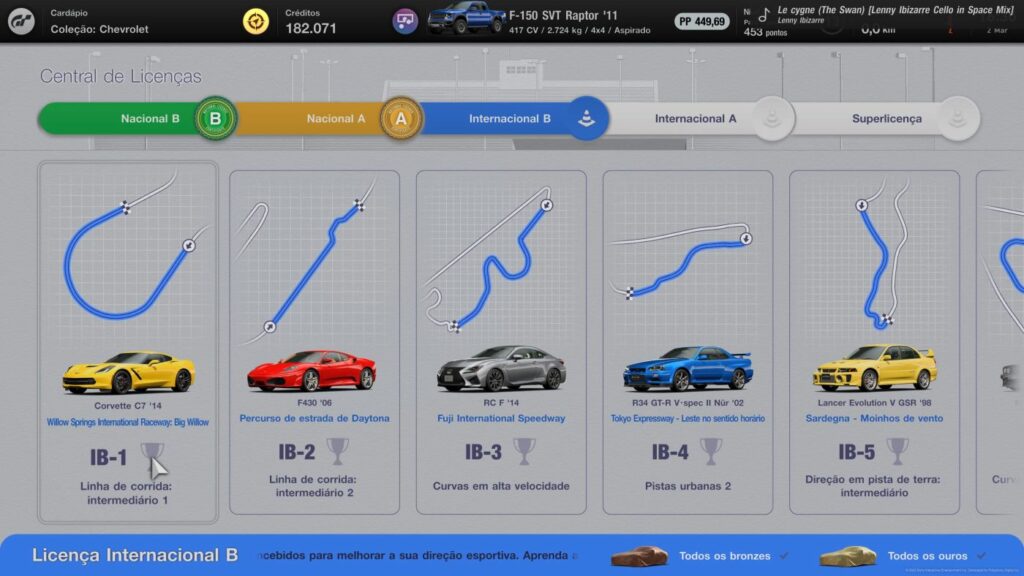Switch to the Nacional B license tab

(x=140, y=119)
